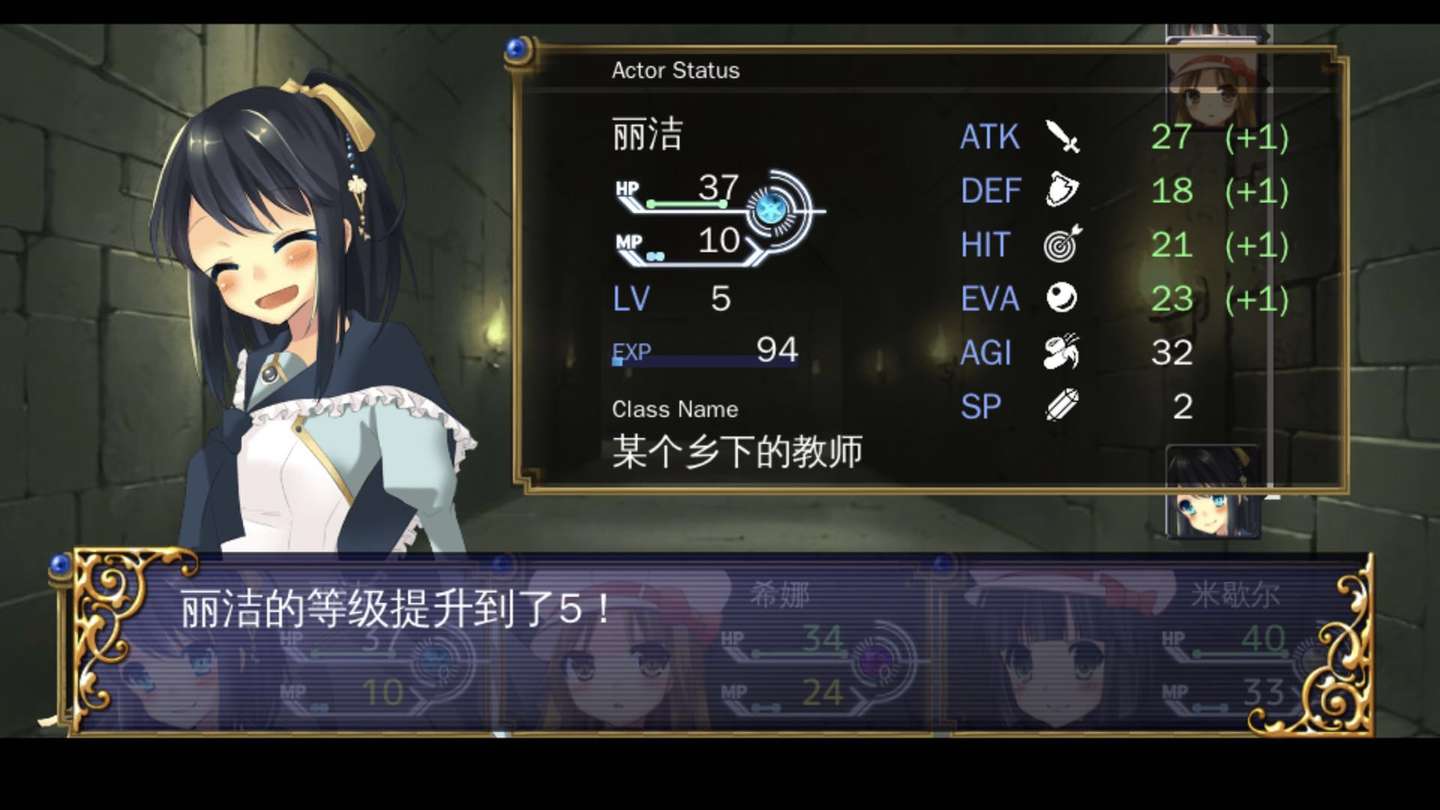
Task: Click the Actor Status header
Action: point(674,70)
